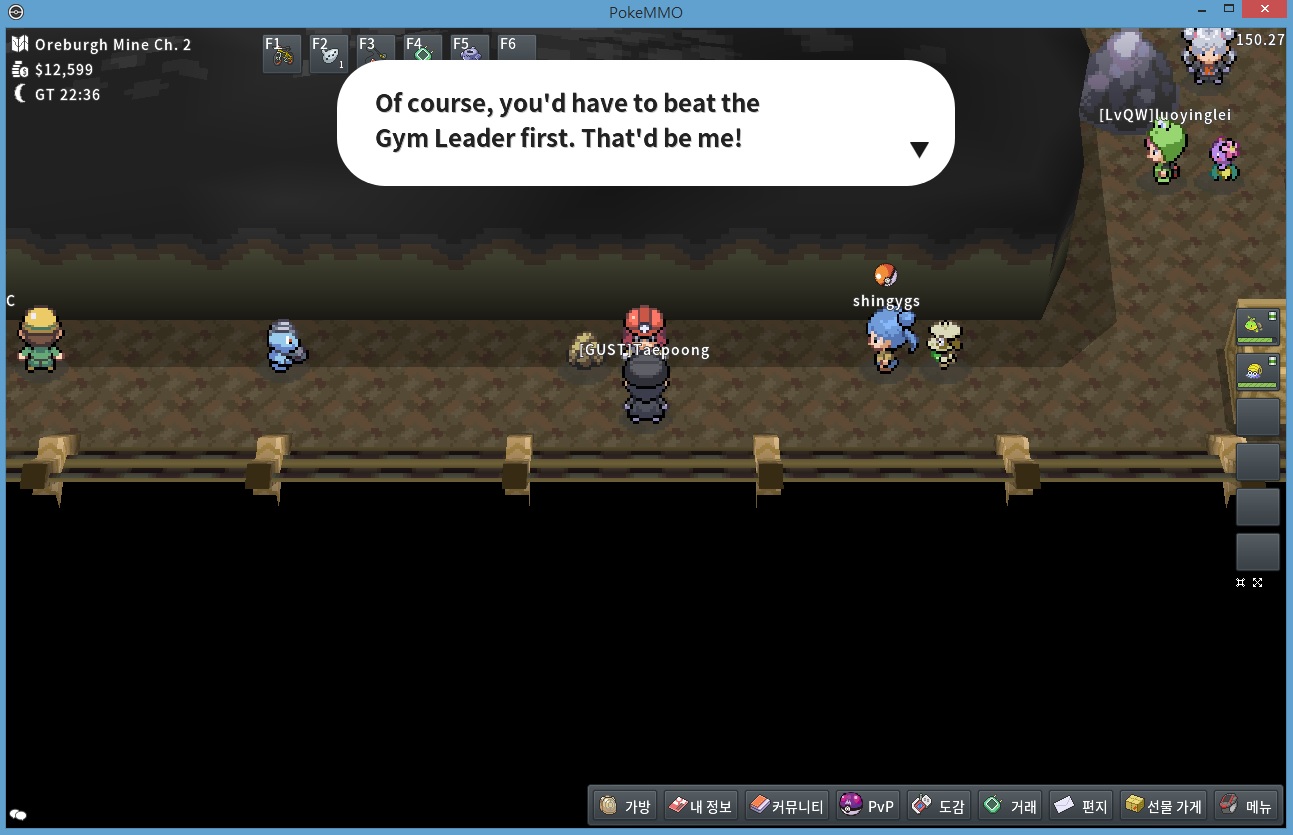Select the green Pokémon party slot
The image size is (1293, 835).
tap(1257, 326)
